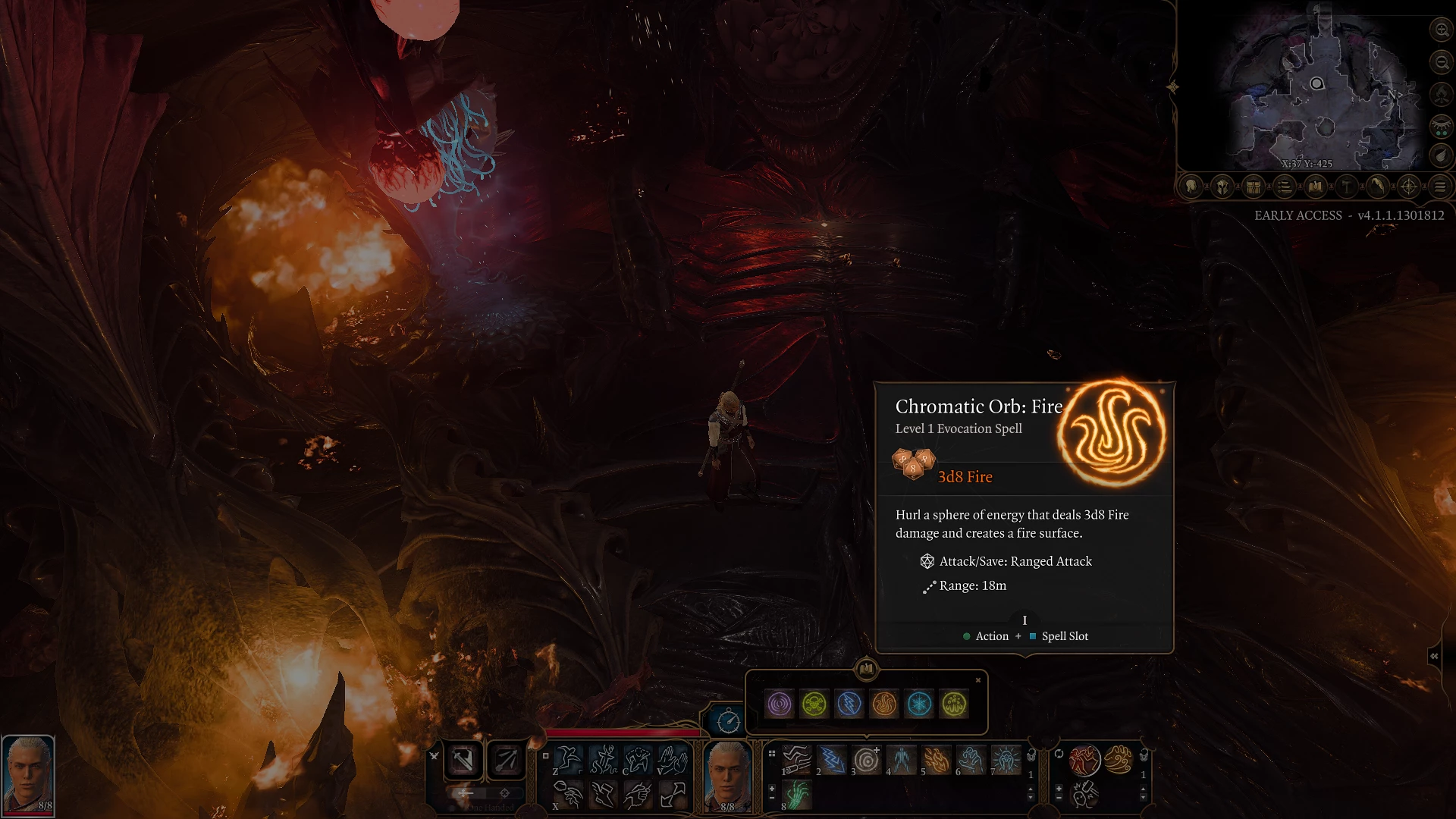Open the hamburger game menu
1456x819 pixels.
click(x=1440, y=187)
